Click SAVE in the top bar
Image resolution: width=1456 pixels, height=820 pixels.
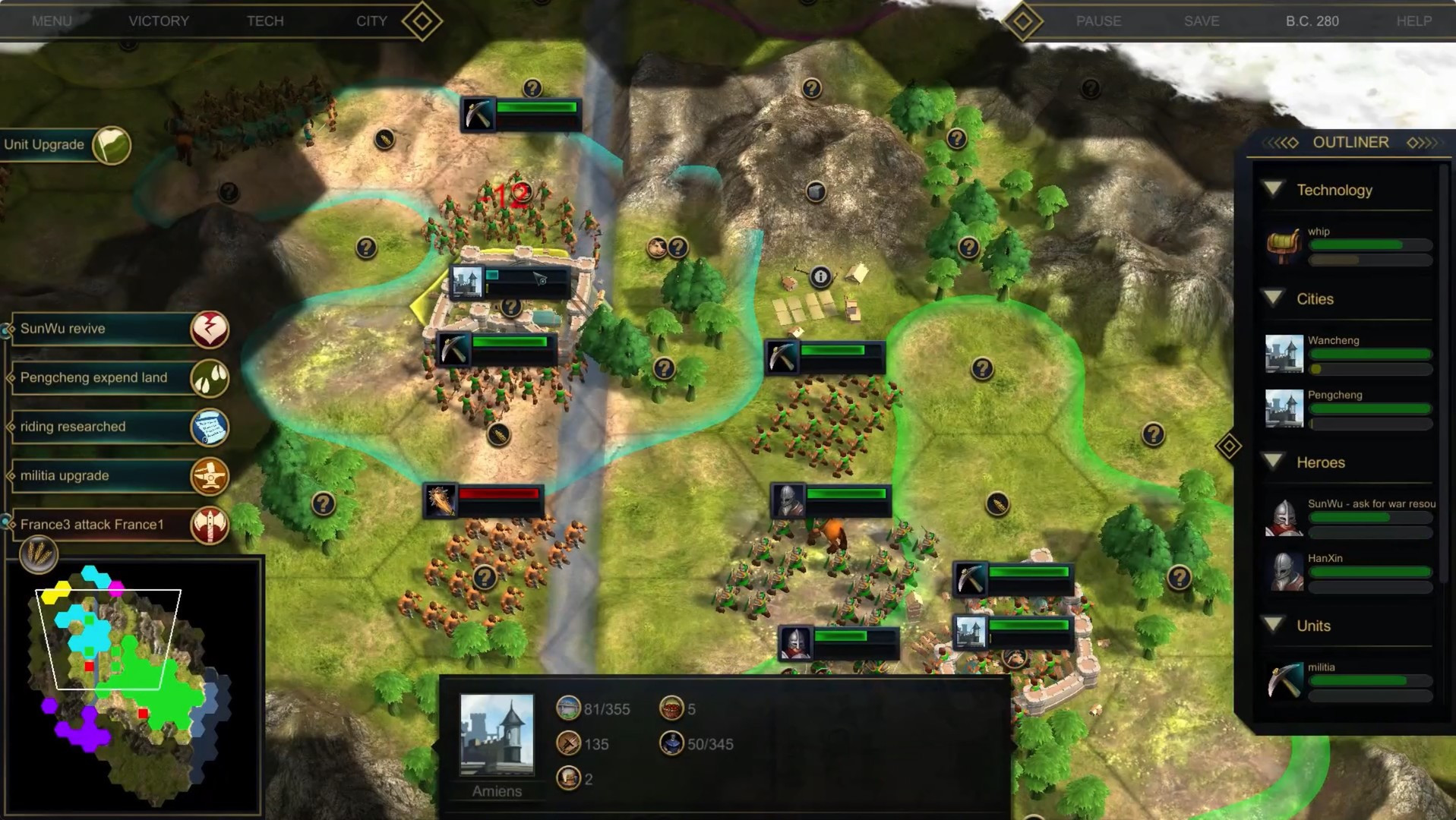[x=1202, y=21]
